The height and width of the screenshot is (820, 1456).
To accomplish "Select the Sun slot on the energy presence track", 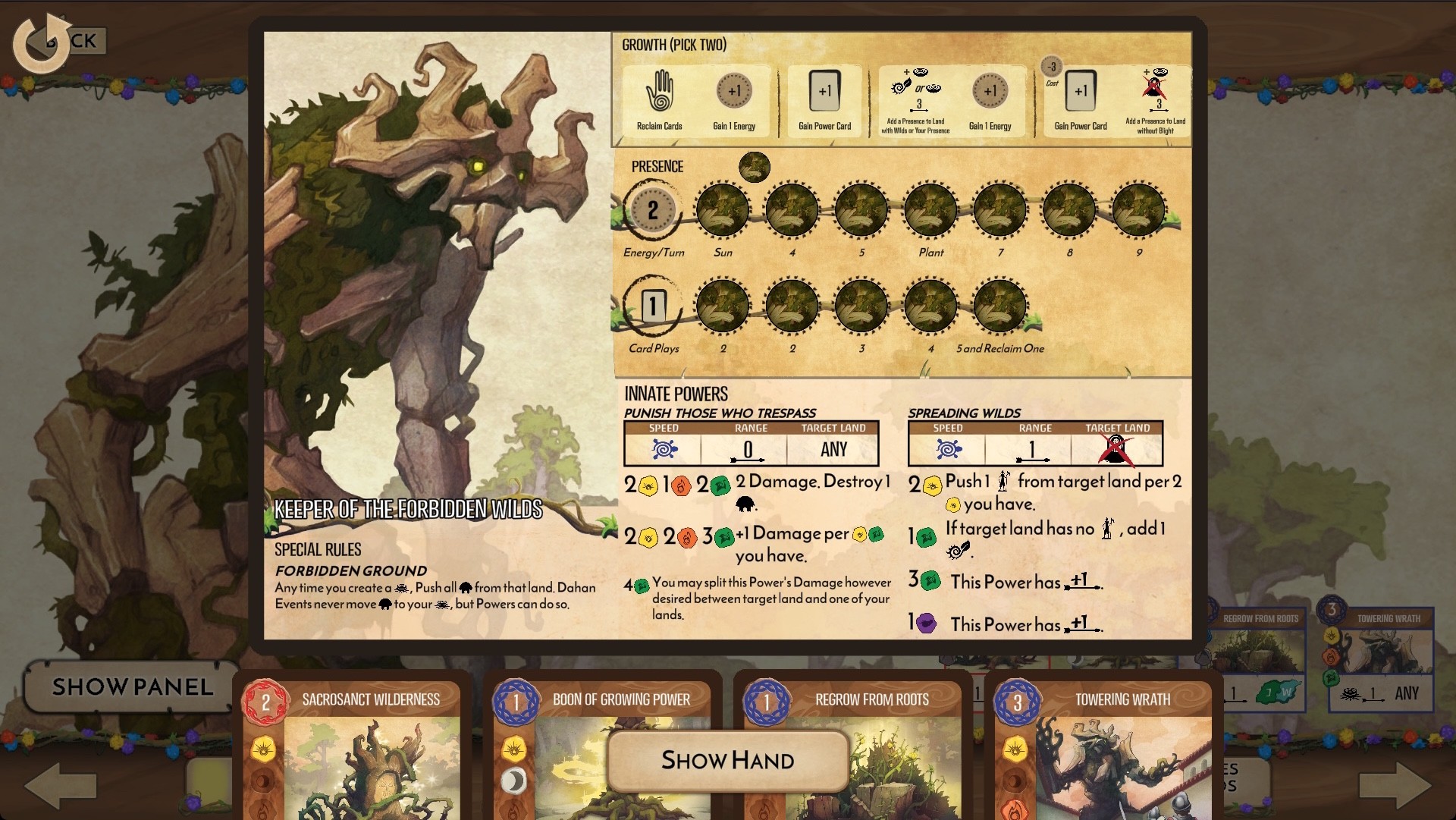I will pos(723,211).
